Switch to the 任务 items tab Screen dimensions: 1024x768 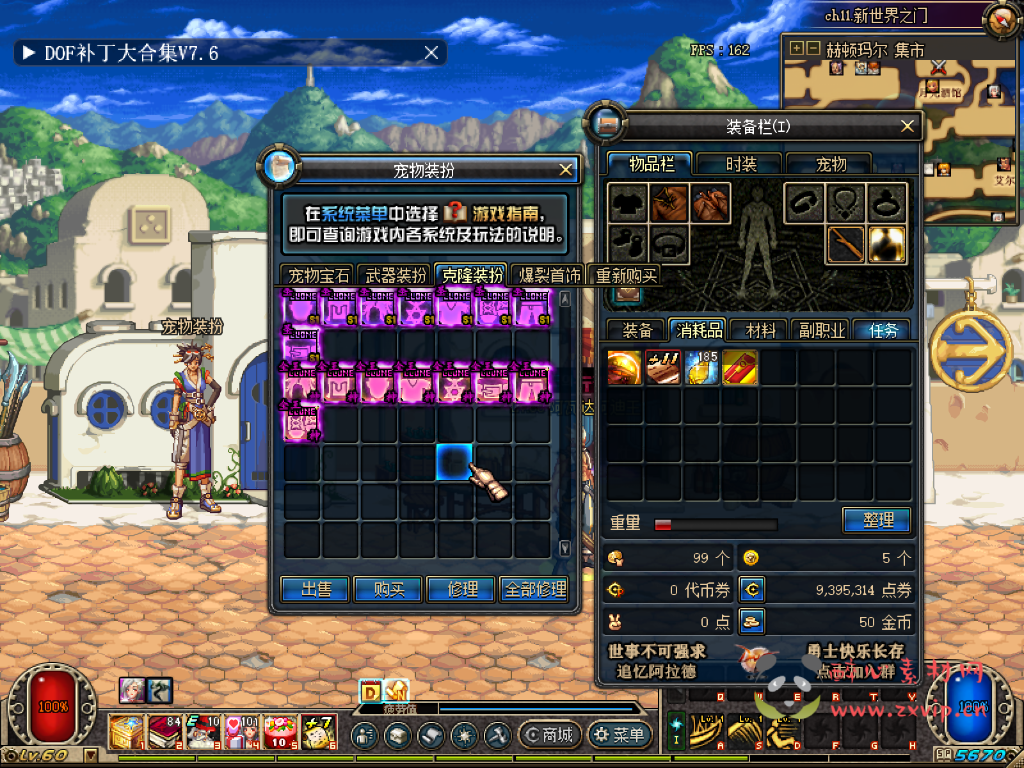point(883,330)
